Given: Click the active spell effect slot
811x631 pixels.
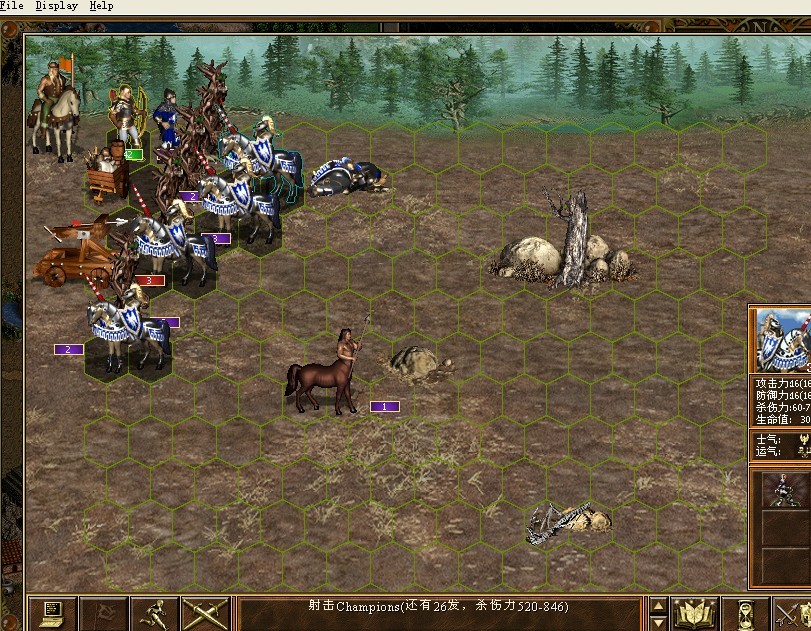Looking at the screenshot, I should pos(782,490).
